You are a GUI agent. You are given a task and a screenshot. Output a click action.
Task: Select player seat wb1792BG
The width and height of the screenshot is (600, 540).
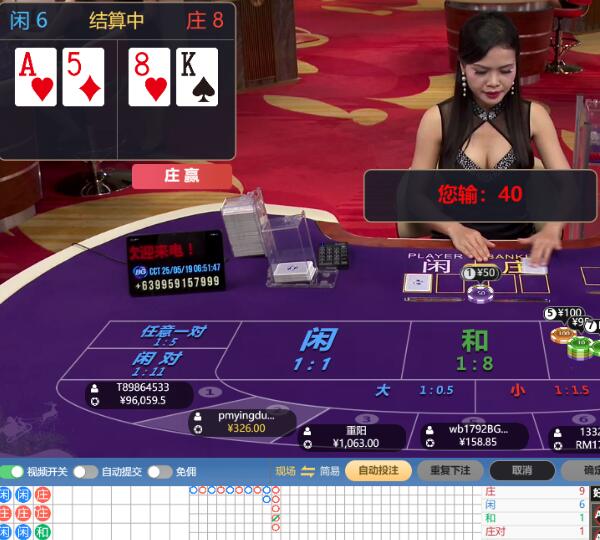click(x=472, y=436)
